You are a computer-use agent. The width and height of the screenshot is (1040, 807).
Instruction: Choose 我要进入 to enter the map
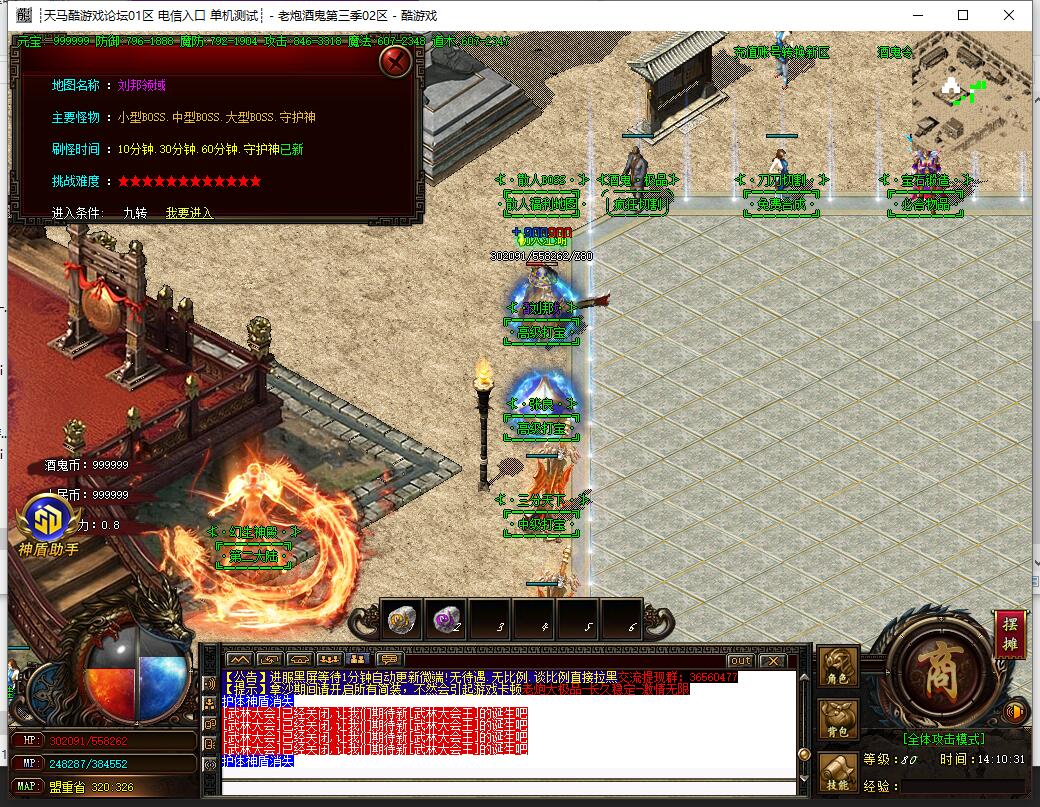pyautogui.click(x=189, y=213)
